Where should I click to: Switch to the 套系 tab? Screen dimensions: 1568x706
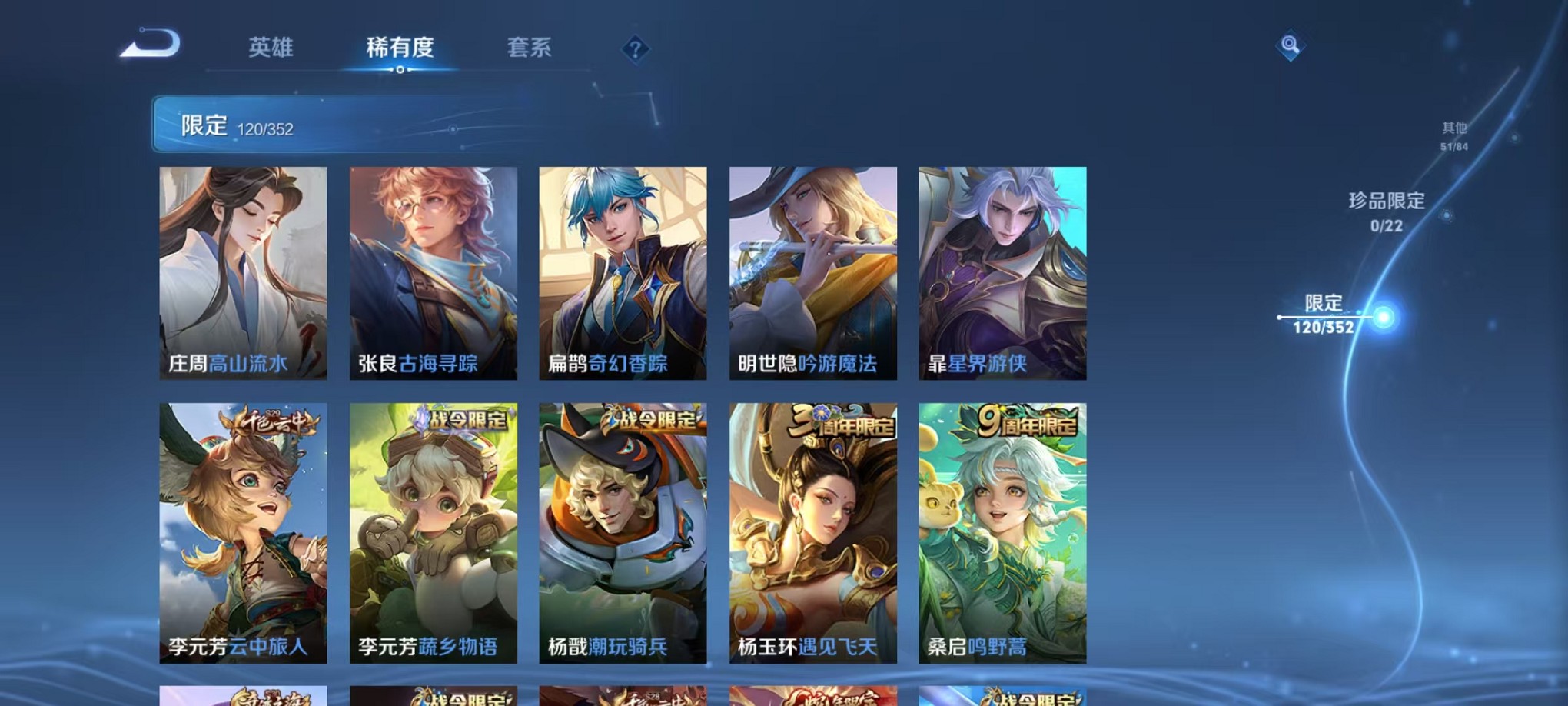[x=527, y=48]
